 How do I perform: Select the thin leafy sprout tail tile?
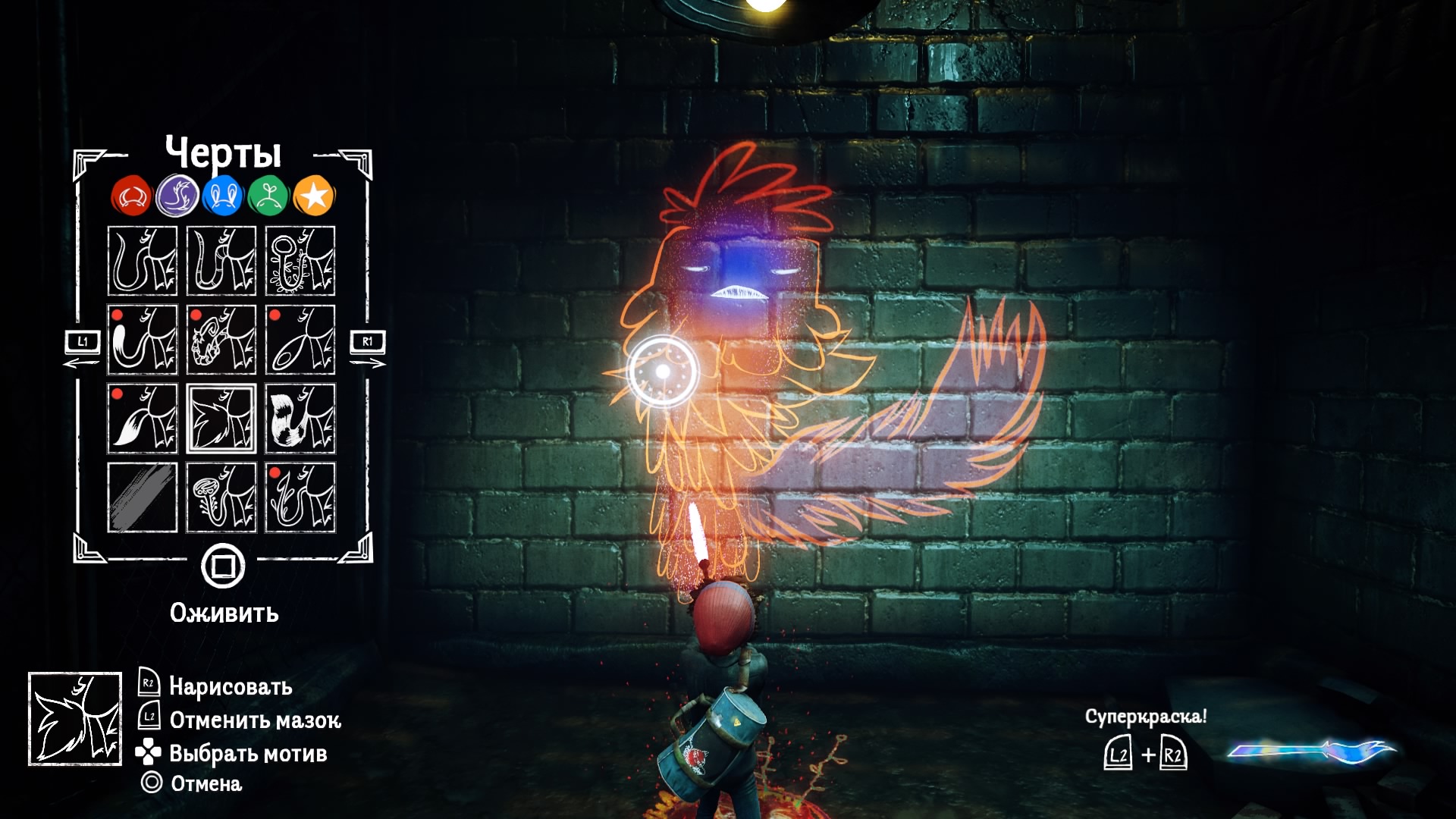(300, 497)
